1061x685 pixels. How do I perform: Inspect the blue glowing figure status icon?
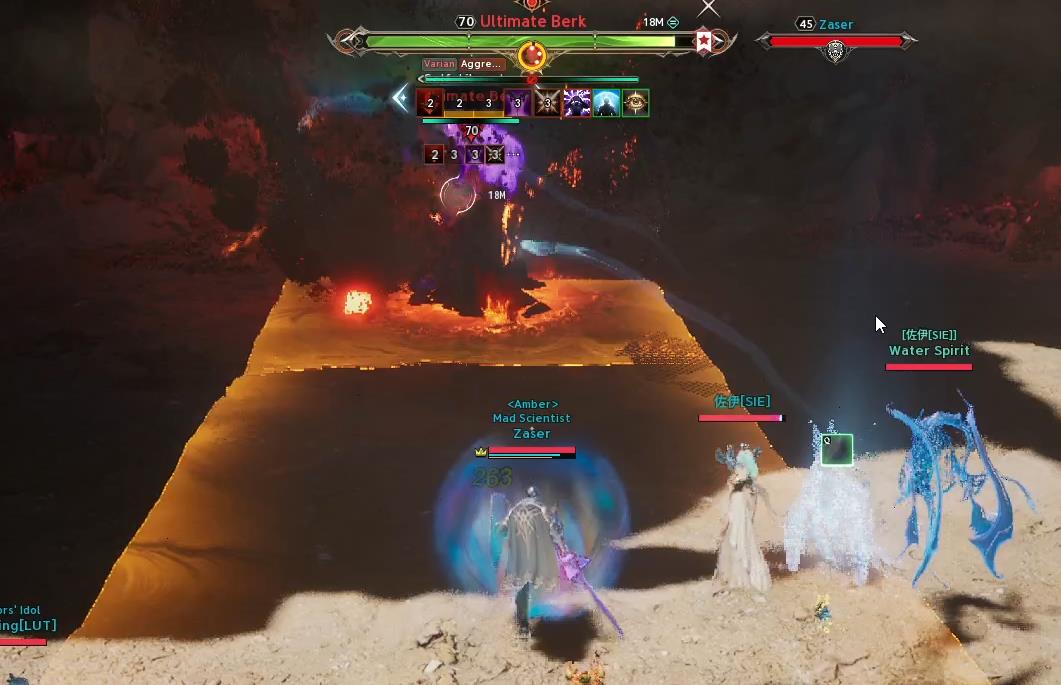click(x=606, y=103)
